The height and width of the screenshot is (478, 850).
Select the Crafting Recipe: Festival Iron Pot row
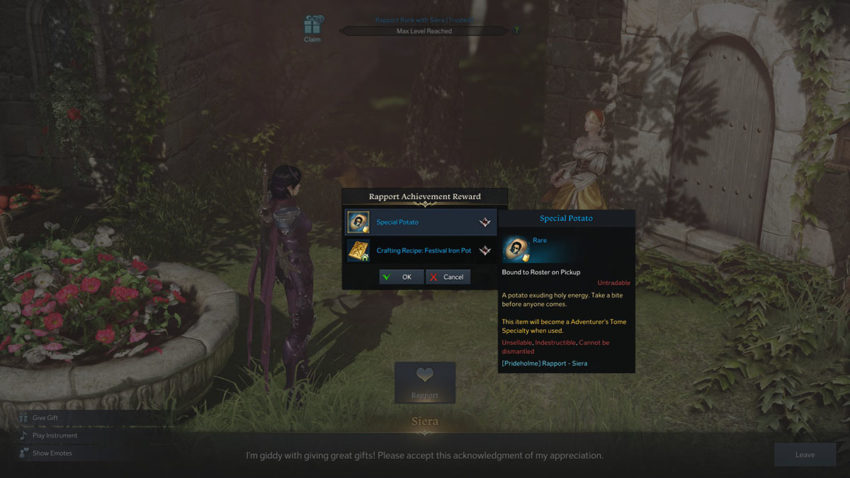click(420, 250)
